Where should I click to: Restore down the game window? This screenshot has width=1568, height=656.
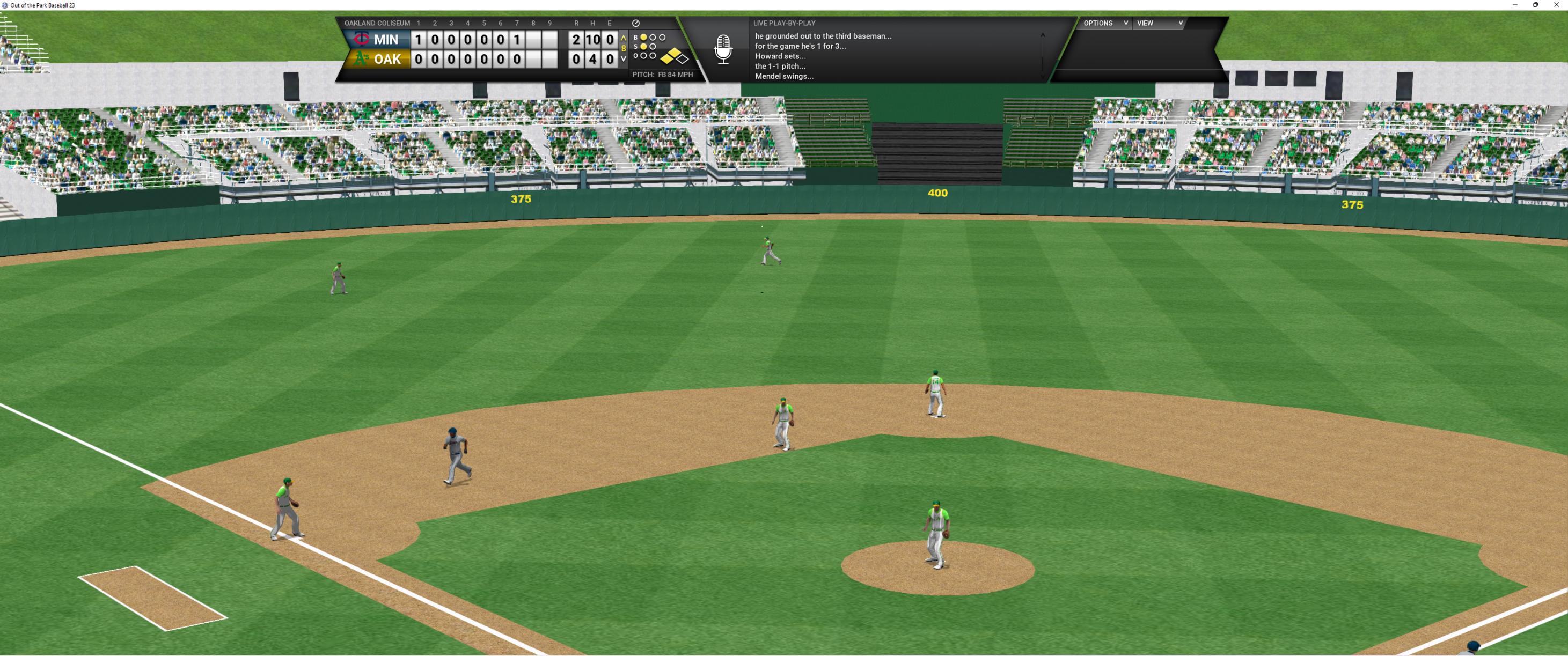(x=1536, y=5)
